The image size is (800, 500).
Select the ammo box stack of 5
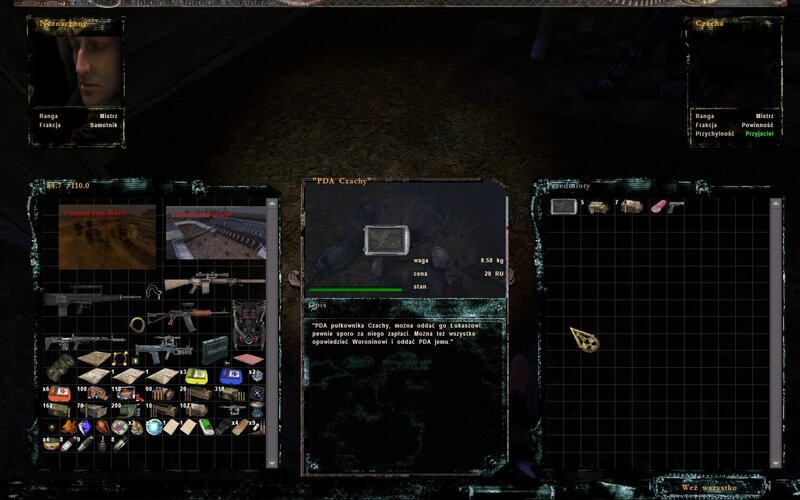598,207
